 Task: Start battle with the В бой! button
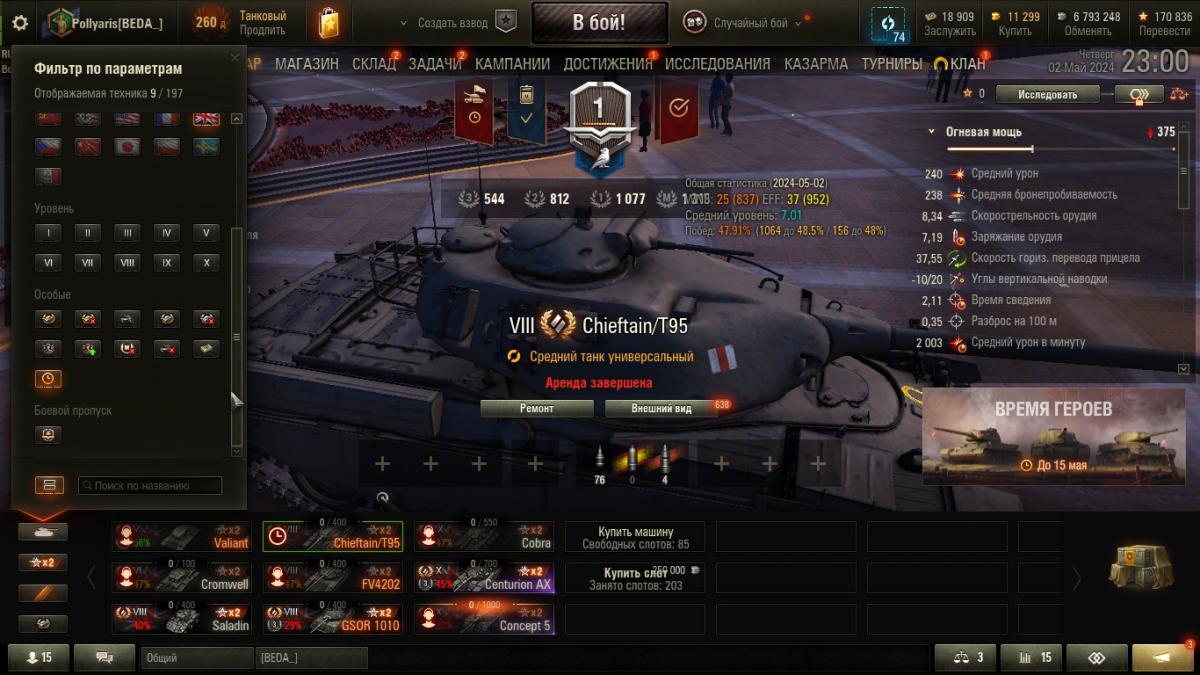pos(599,22)
